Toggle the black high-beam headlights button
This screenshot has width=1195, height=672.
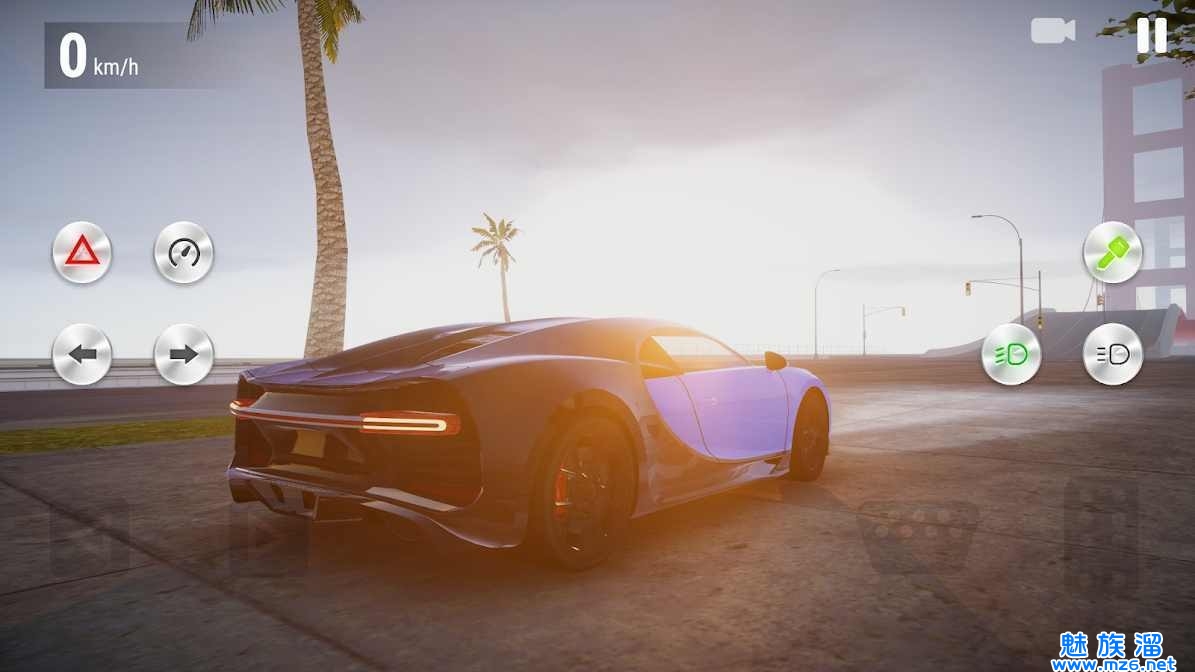click(x=1112, y=354)
